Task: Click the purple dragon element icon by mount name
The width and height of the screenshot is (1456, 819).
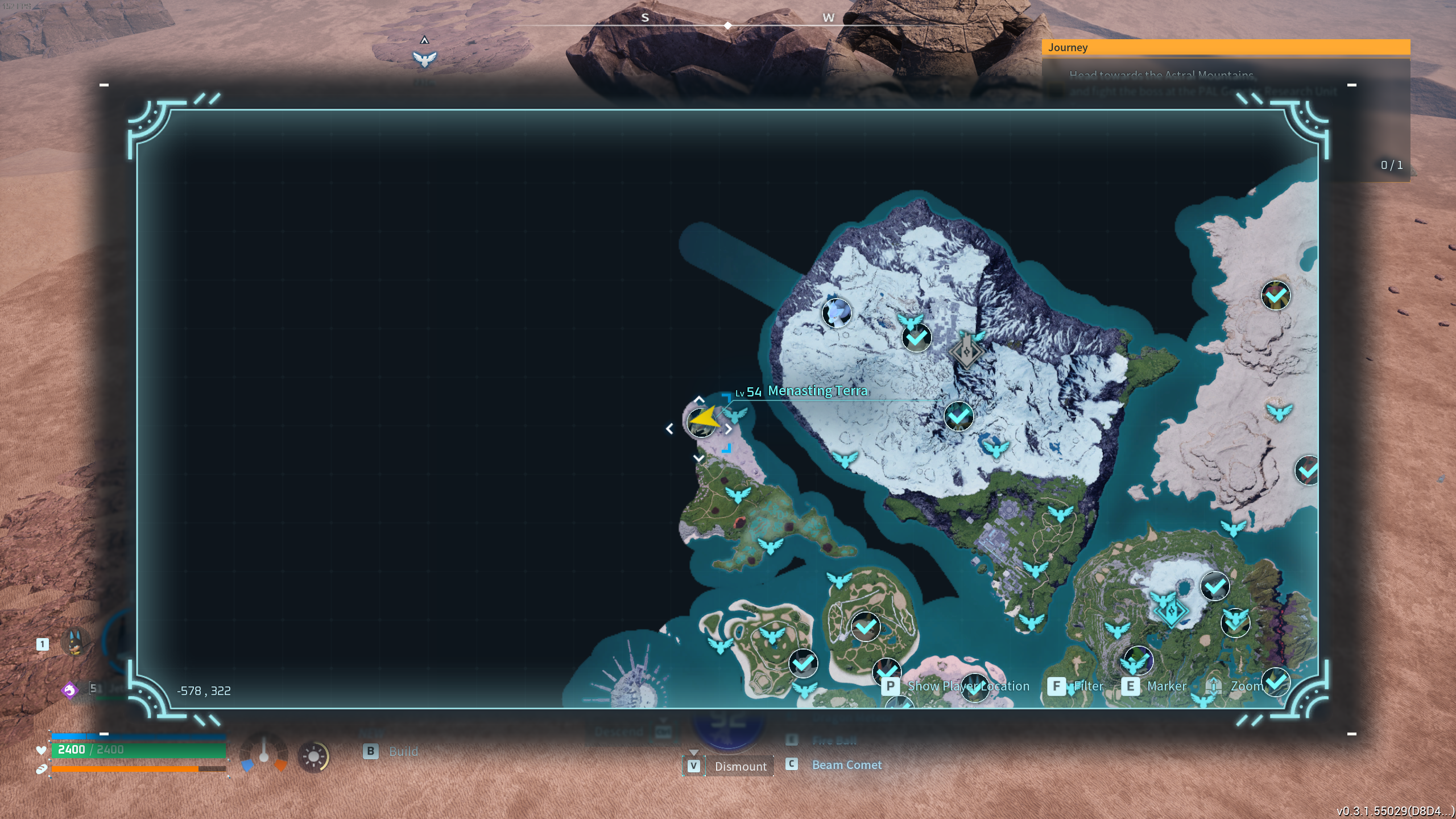Action: point(69,690)
